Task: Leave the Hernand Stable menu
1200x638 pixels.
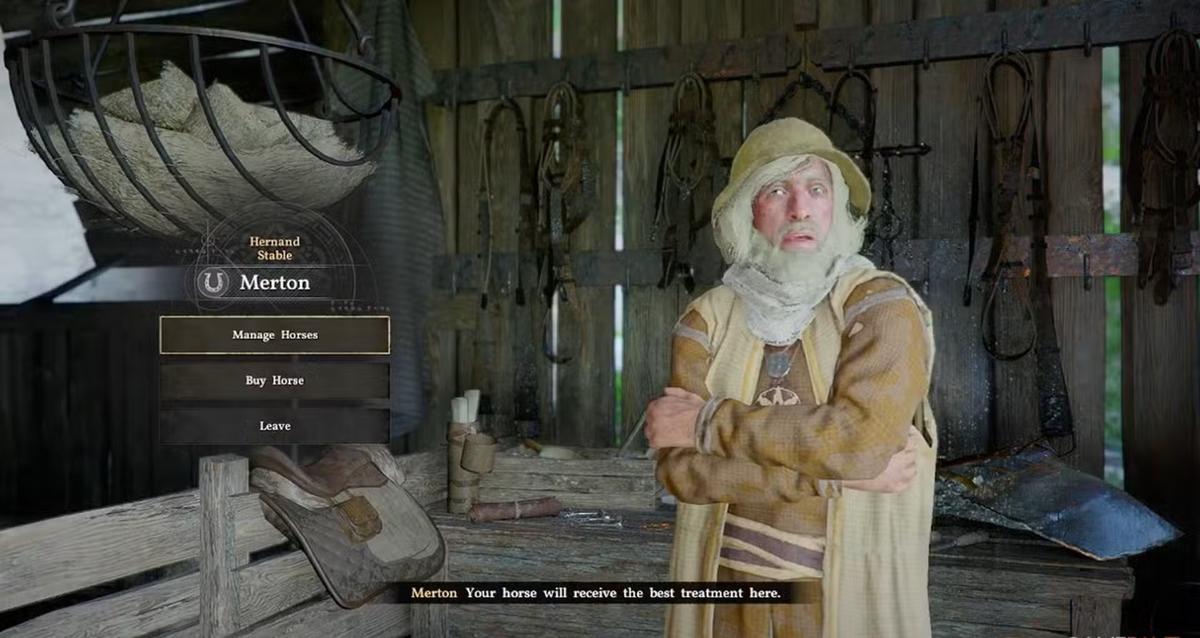Action: point(275,426)
